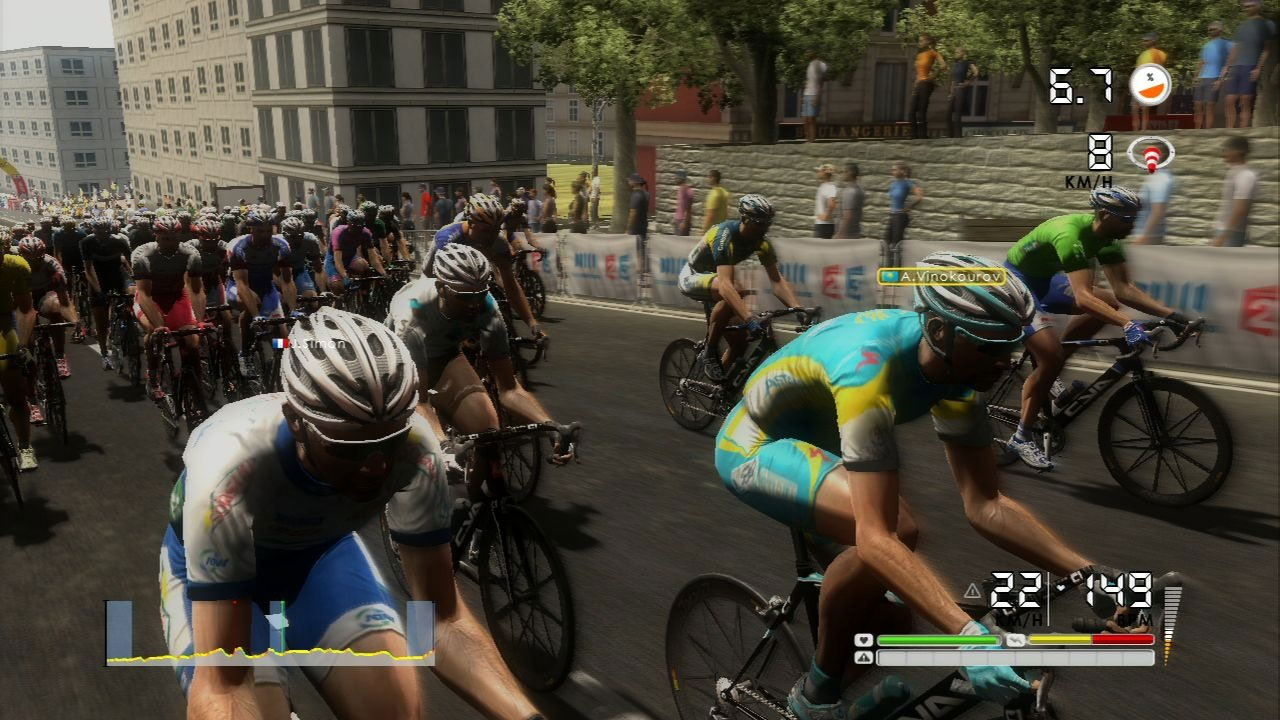Click the green position cursor on the elevation map
Screen dimensions: 1280x720
283,623
